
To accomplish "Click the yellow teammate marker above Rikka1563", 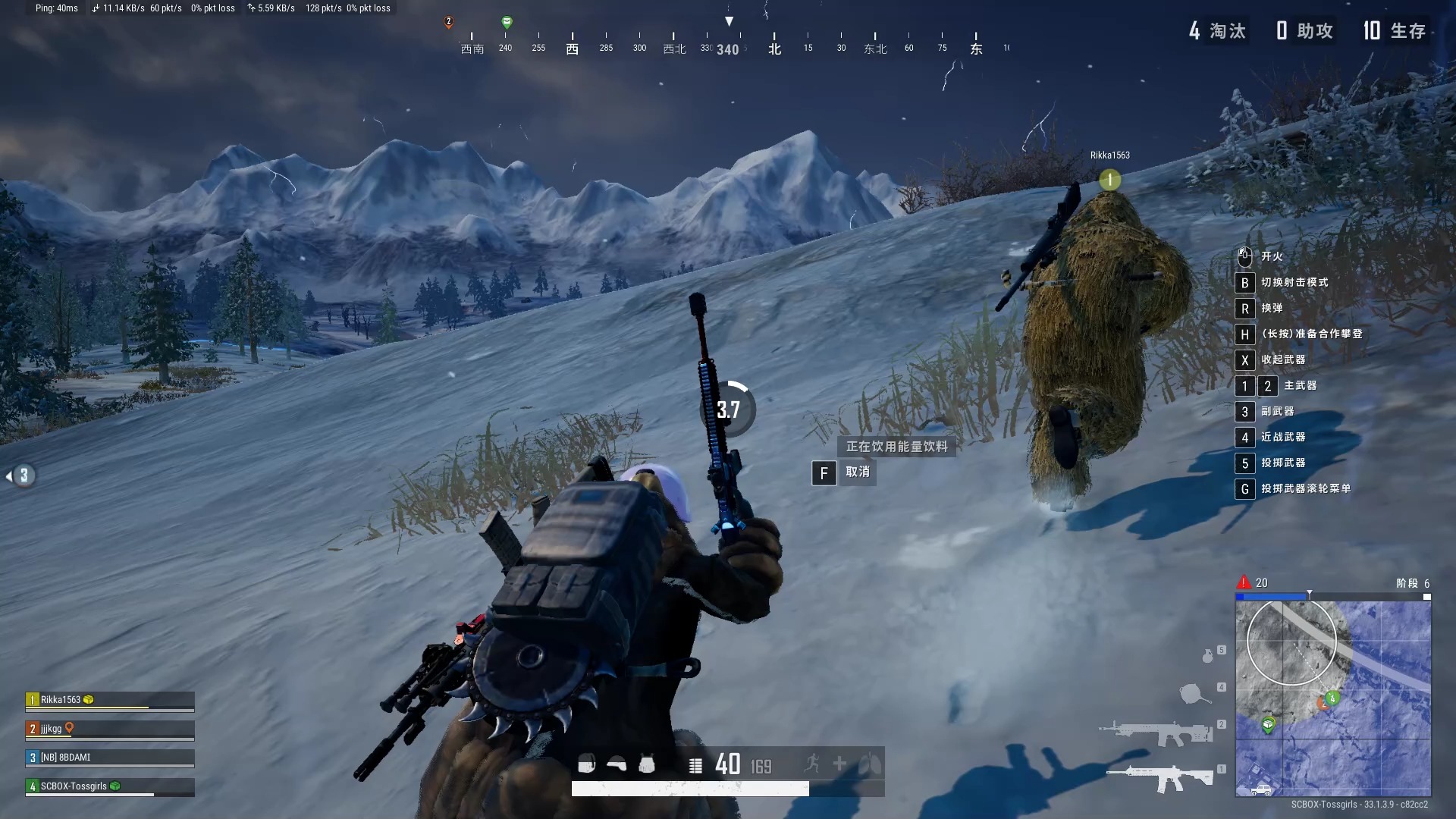I will (x=1109, y=180).
